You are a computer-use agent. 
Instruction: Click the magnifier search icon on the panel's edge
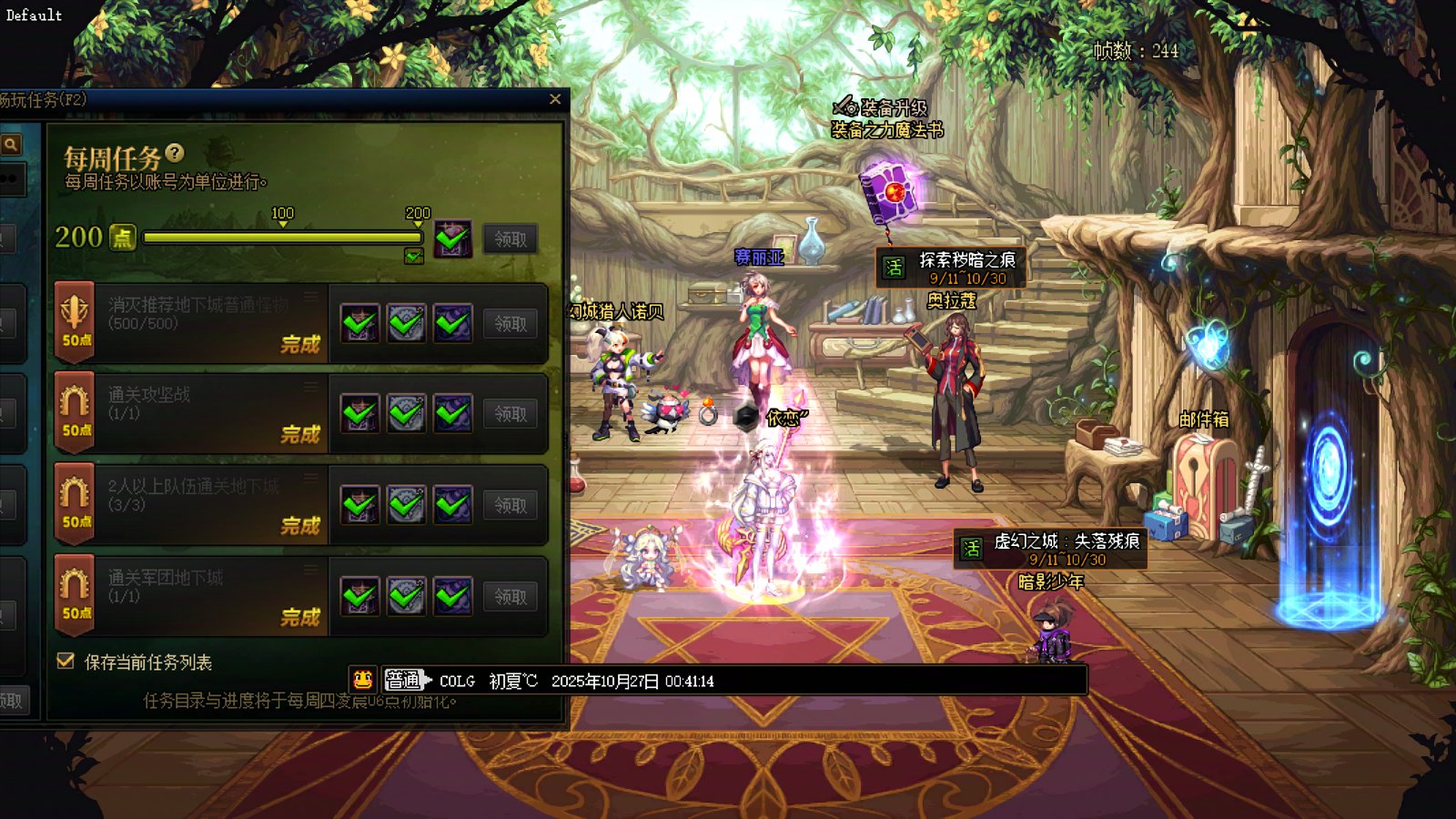(x=11, y=144)
